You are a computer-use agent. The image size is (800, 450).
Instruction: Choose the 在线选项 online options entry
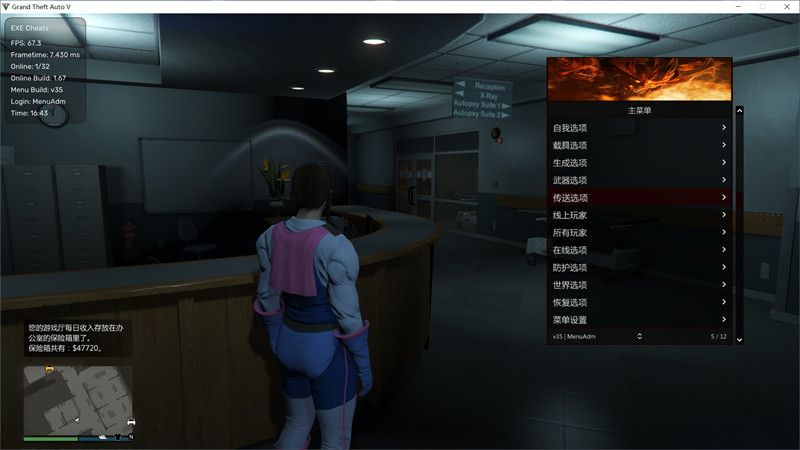[x=639, y=250]
